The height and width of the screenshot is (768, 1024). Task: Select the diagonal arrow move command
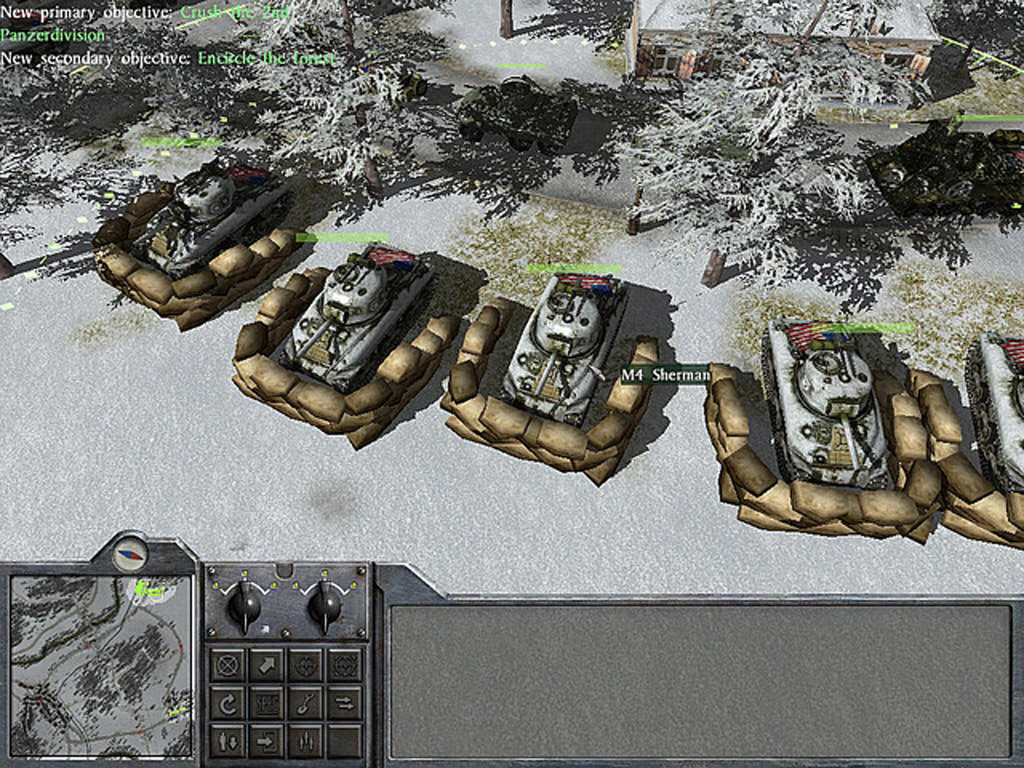coord(267,664)
